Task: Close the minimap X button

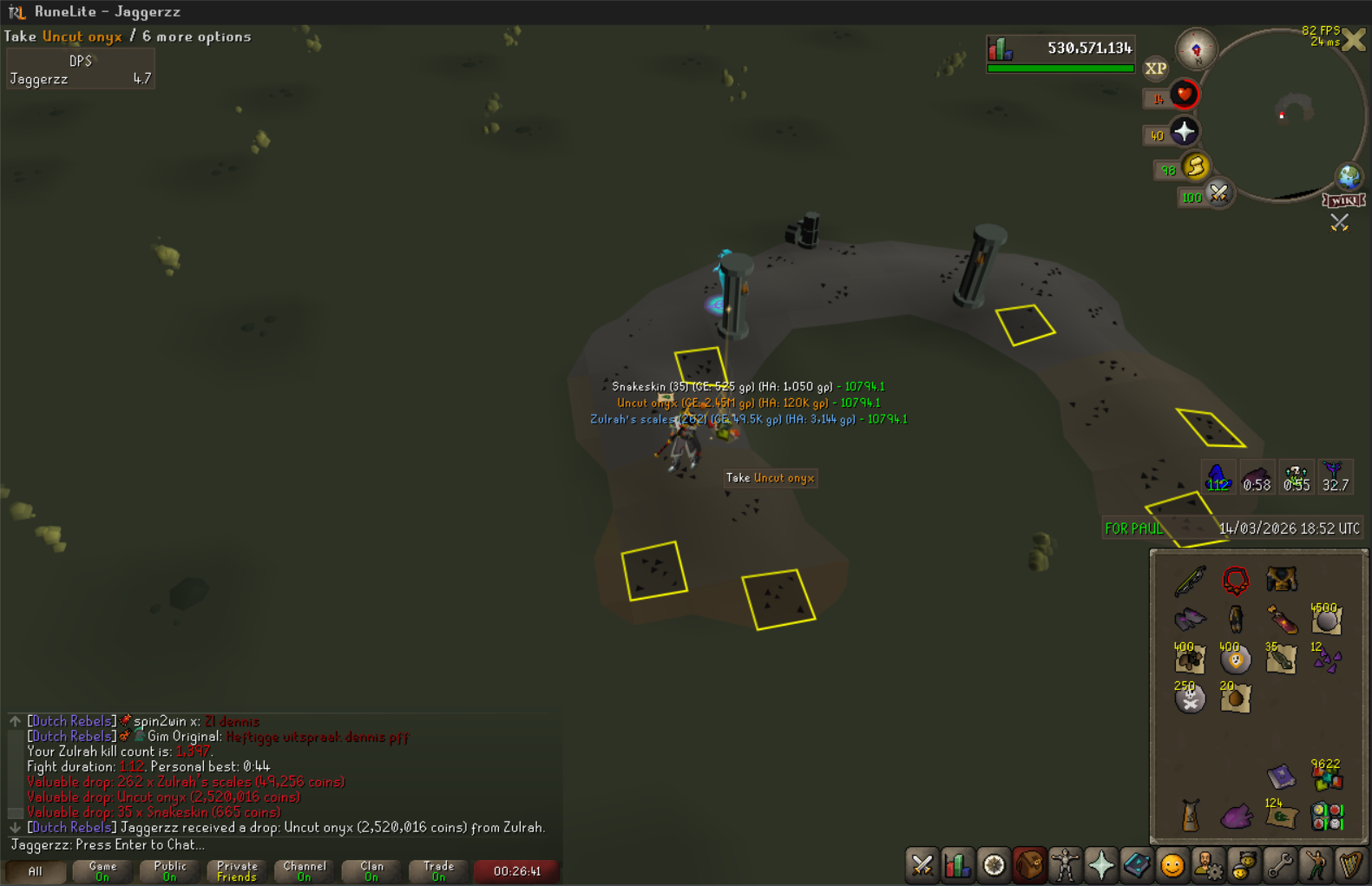Action: (1354, 41)
